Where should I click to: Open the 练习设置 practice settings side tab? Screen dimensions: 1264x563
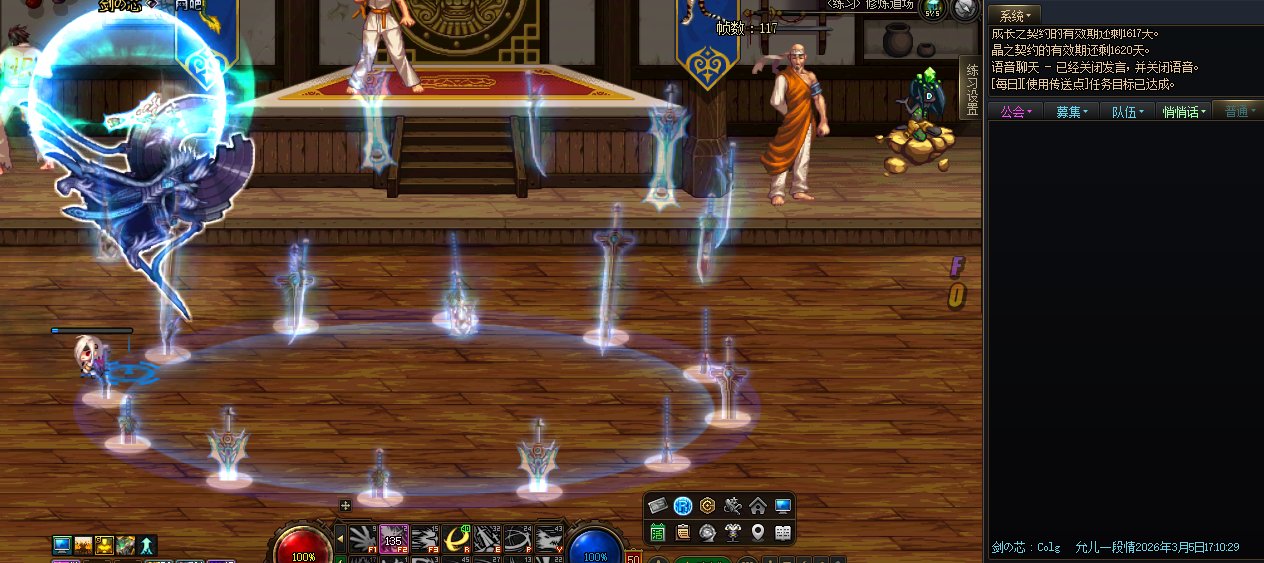pos(970,87)
